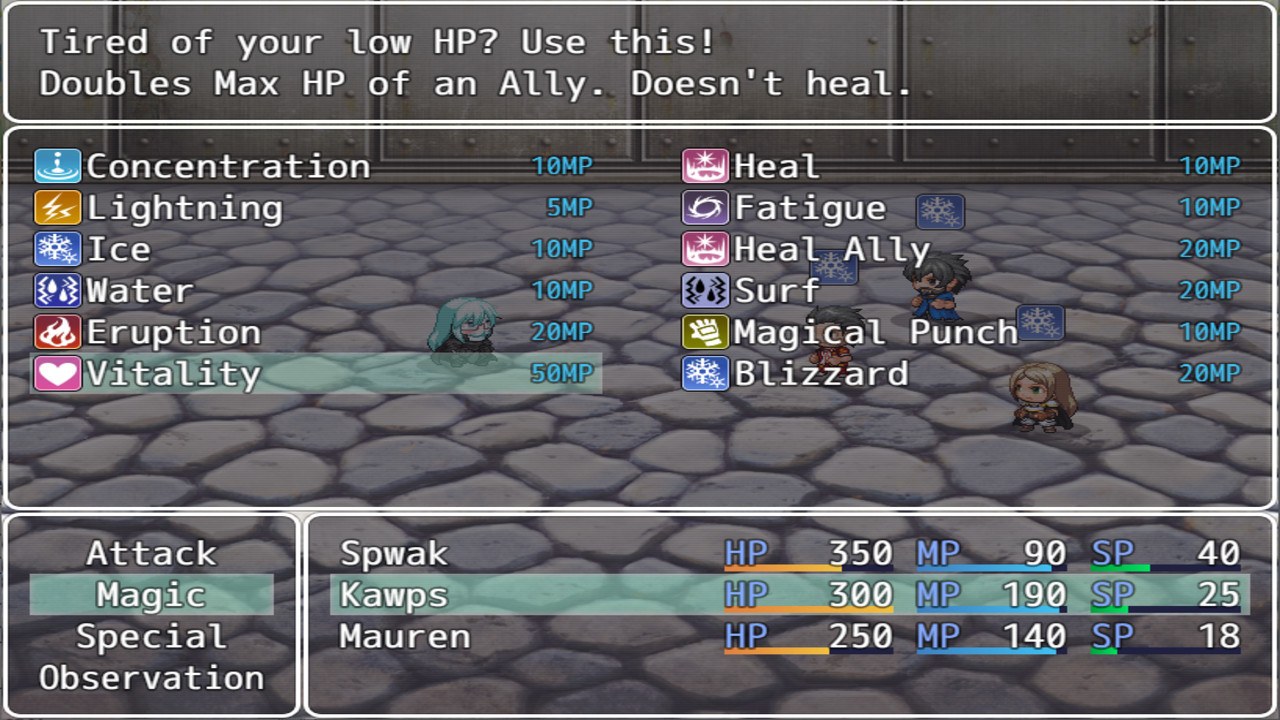Select the Eruption flame icon

pyautogui.click(x=57, y=332)
